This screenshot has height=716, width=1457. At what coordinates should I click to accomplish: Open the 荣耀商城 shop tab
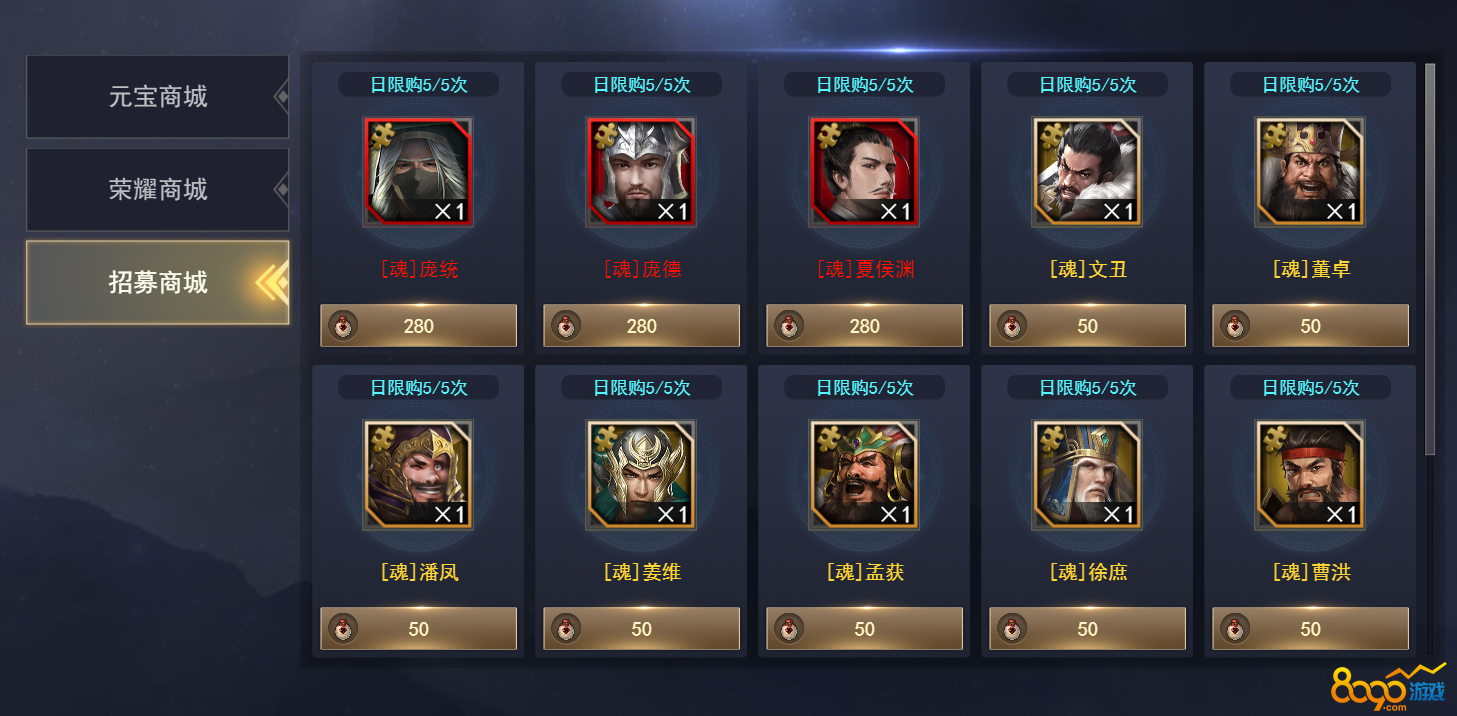click(158, 190)
